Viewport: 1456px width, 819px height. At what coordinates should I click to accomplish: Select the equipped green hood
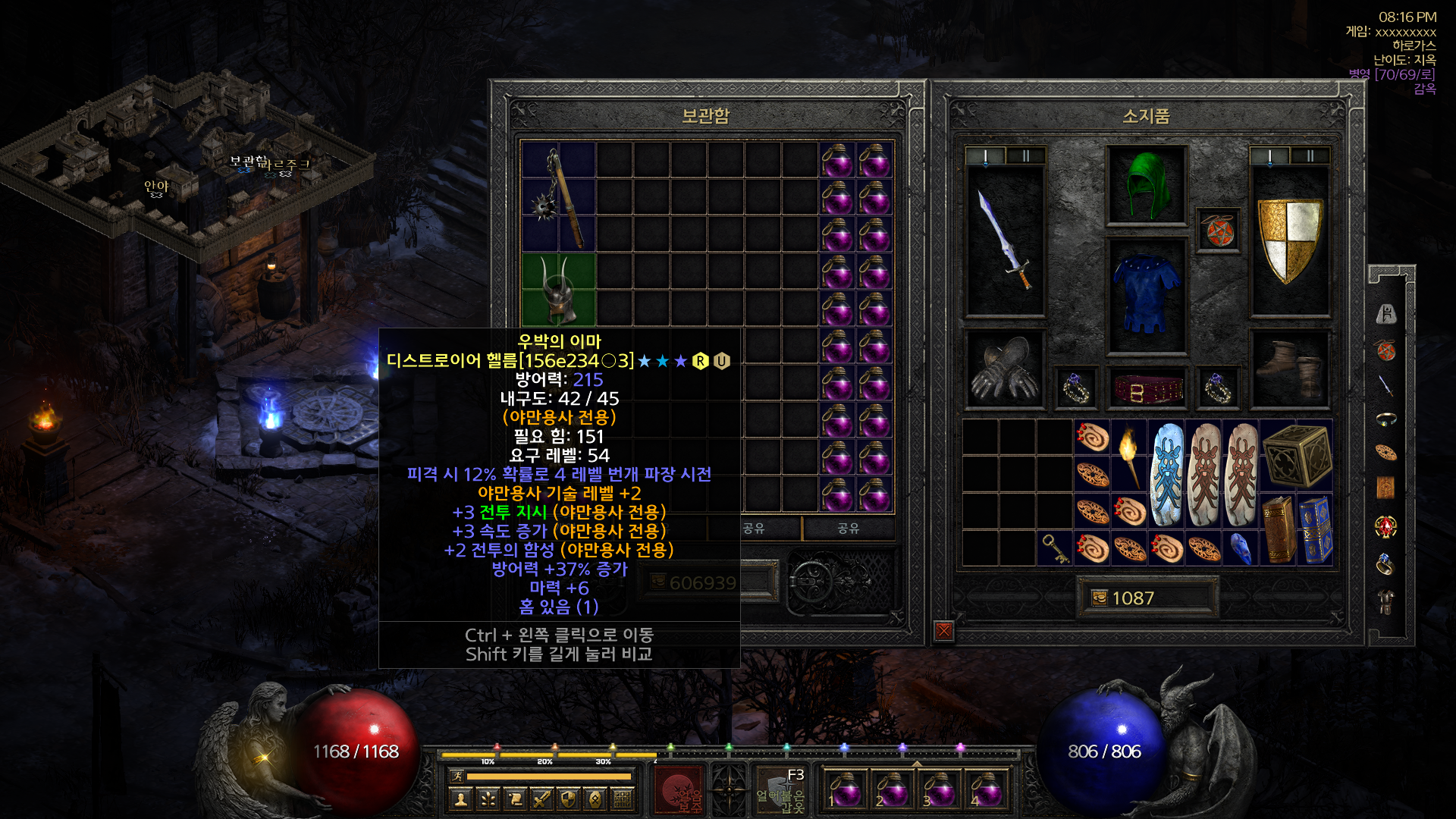click(x=1146, y=186)
